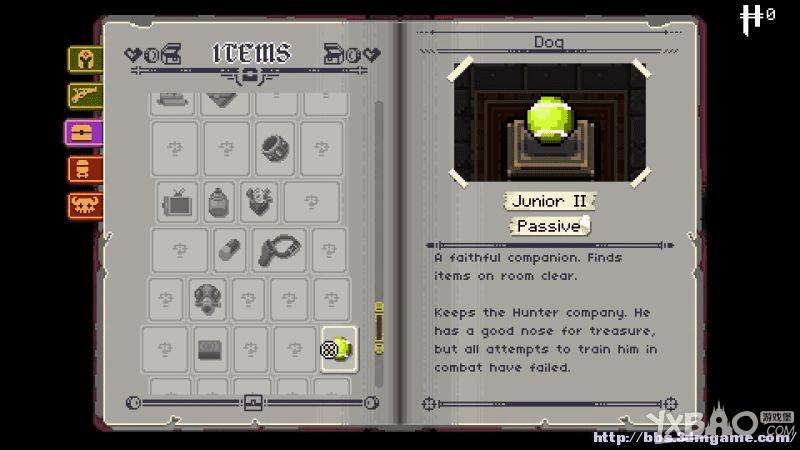This screenshot has width=800, height=450.
Task: Select the Items chest tab
Action: (85, 132)
